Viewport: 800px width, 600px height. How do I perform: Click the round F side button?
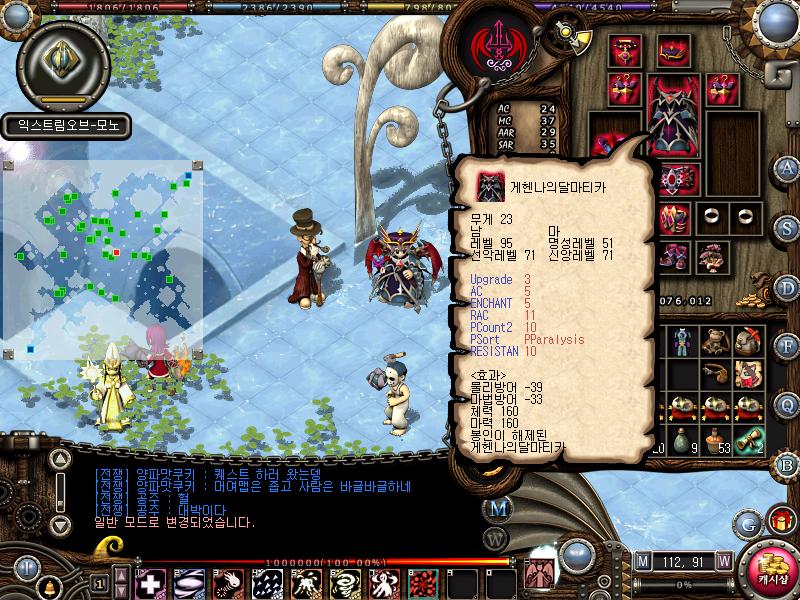[x=787, y=347]
